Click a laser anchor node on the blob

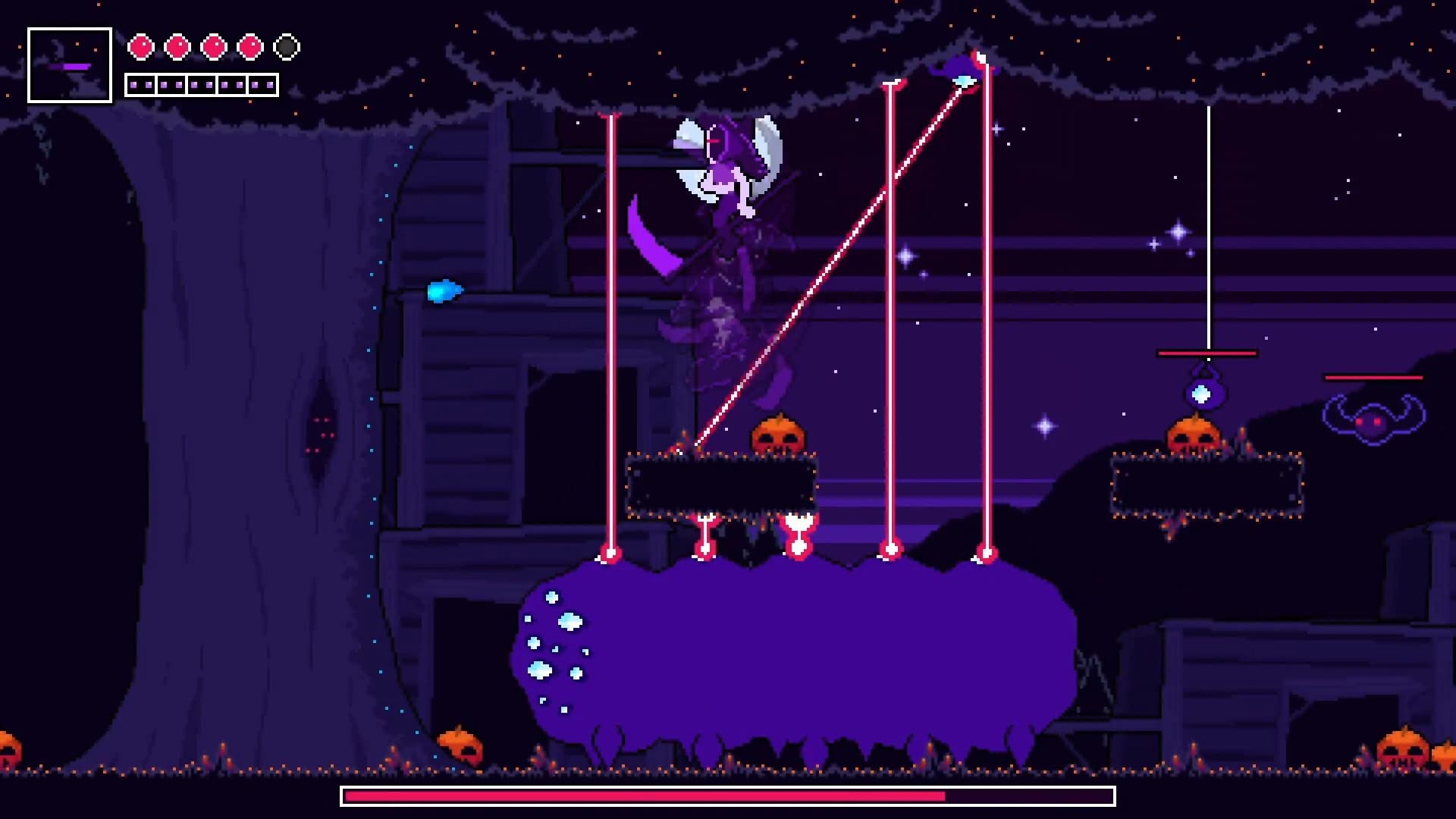[x=611, y=554]
